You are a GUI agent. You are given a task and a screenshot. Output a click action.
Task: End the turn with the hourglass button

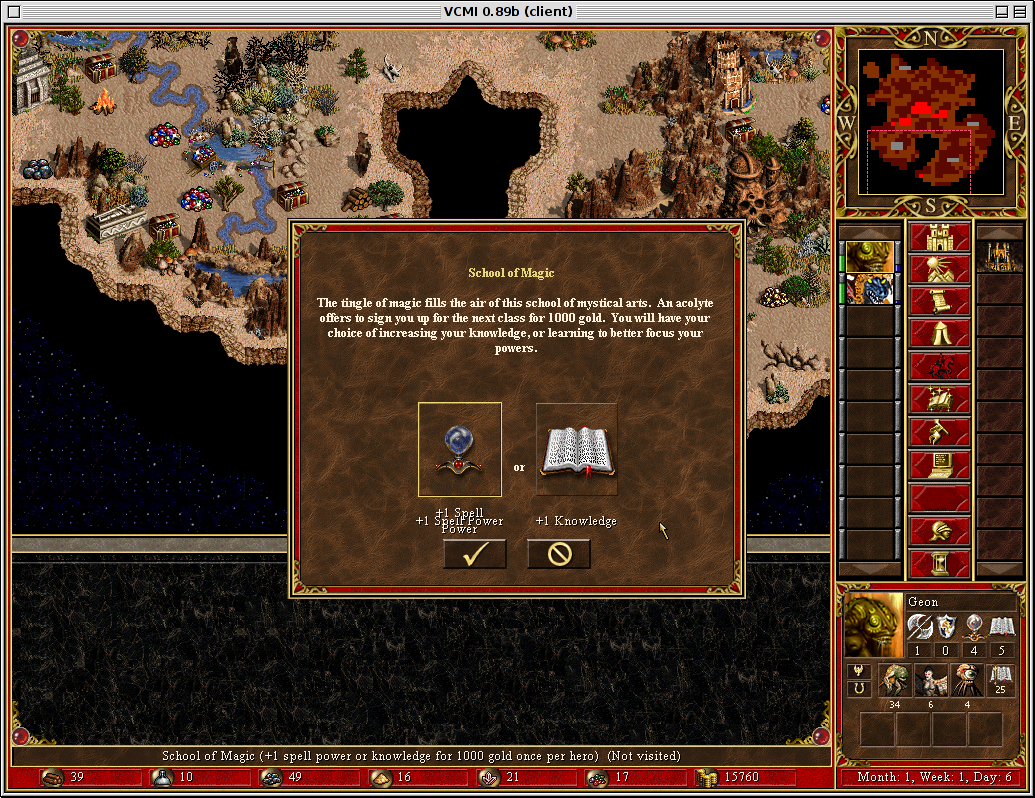click(x=939, y=563)
